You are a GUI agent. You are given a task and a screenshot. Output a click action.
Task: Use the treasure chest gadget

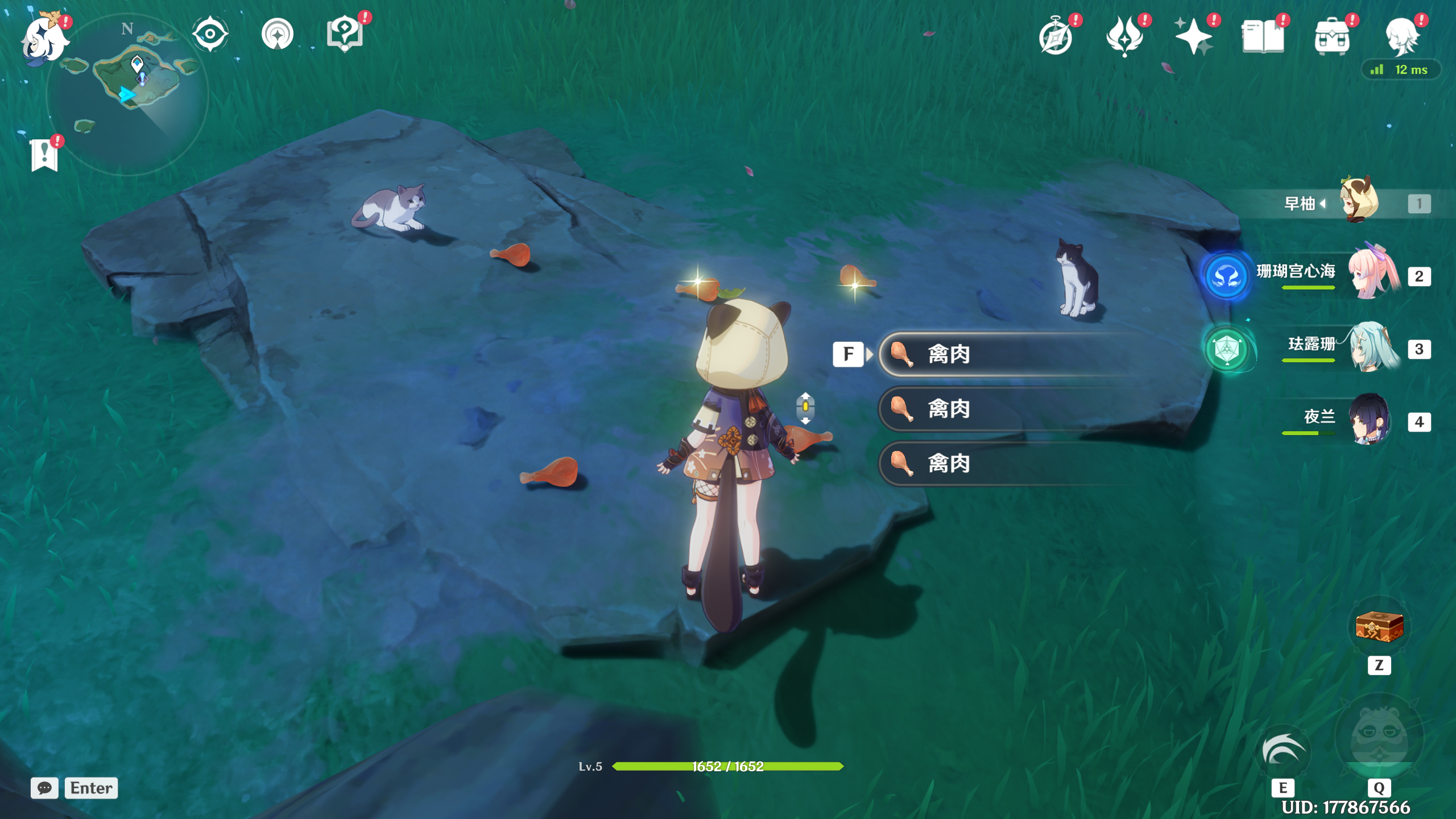coord(1379,627)
